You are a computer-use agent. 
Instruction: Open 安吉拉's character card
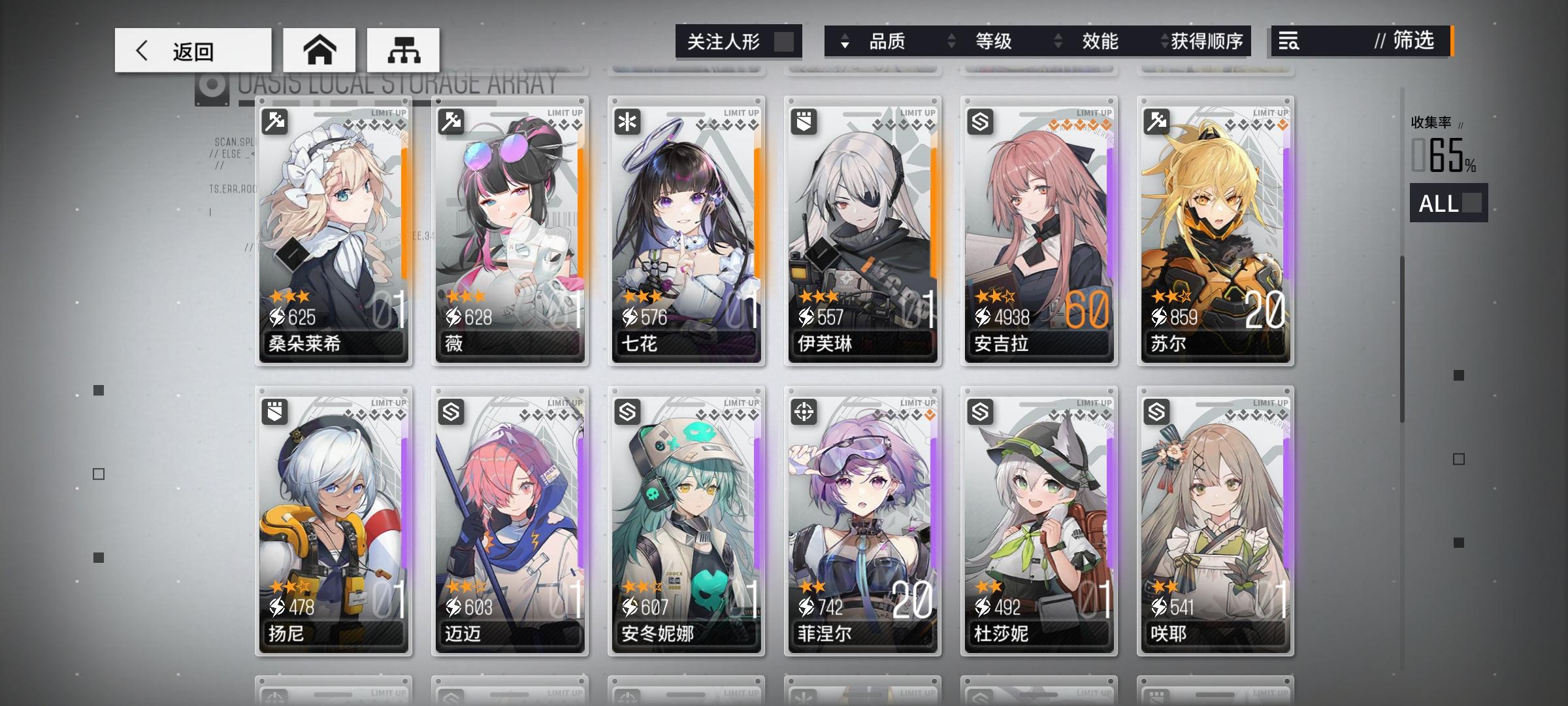coord(1039,229)
